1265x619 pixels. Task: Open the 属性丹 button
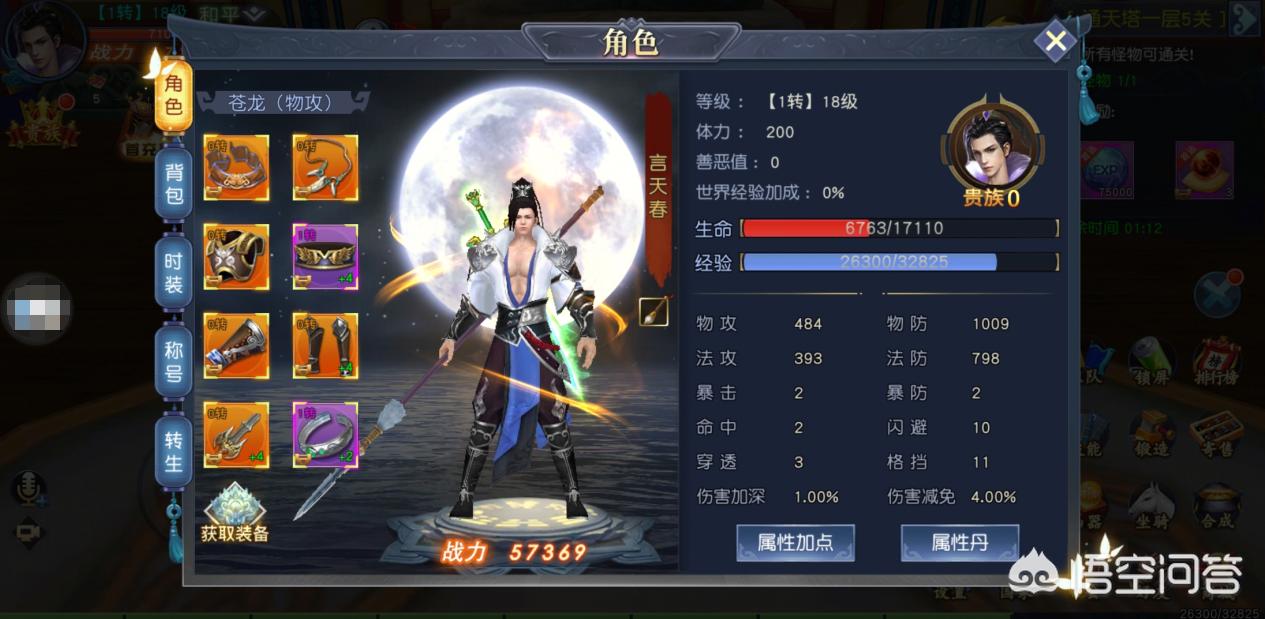click(x=959, y=543)
